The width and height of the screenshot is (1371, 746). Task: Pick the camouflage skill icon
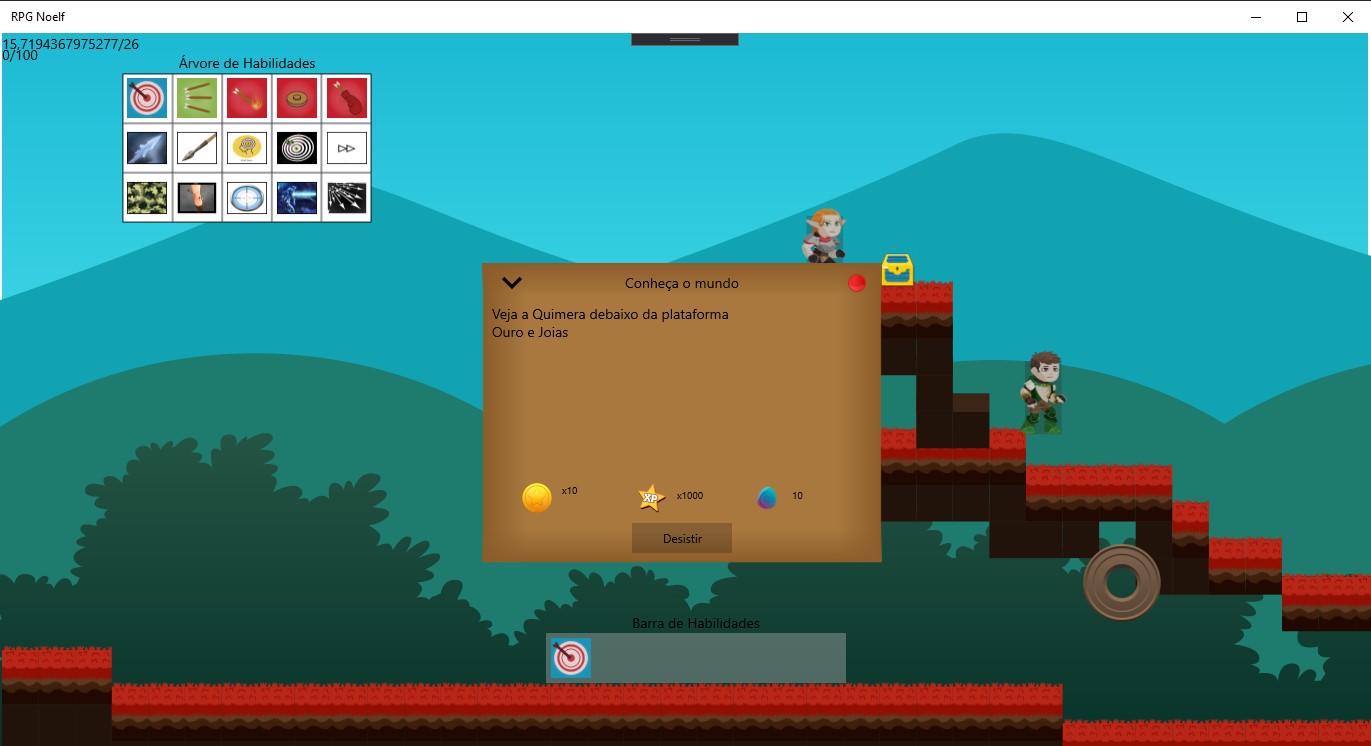pyautogui.click(x=147, y=197)
